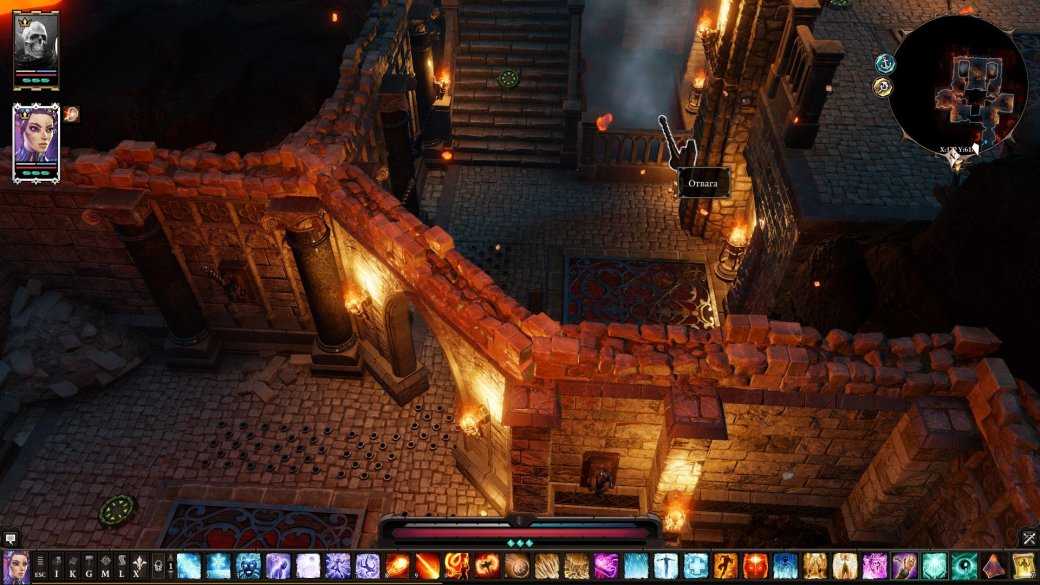Image resolution: width=1040 pixels, height=585 pixels.
Task: Use the scroll item in hotbar
Action: coord(1023,567)
